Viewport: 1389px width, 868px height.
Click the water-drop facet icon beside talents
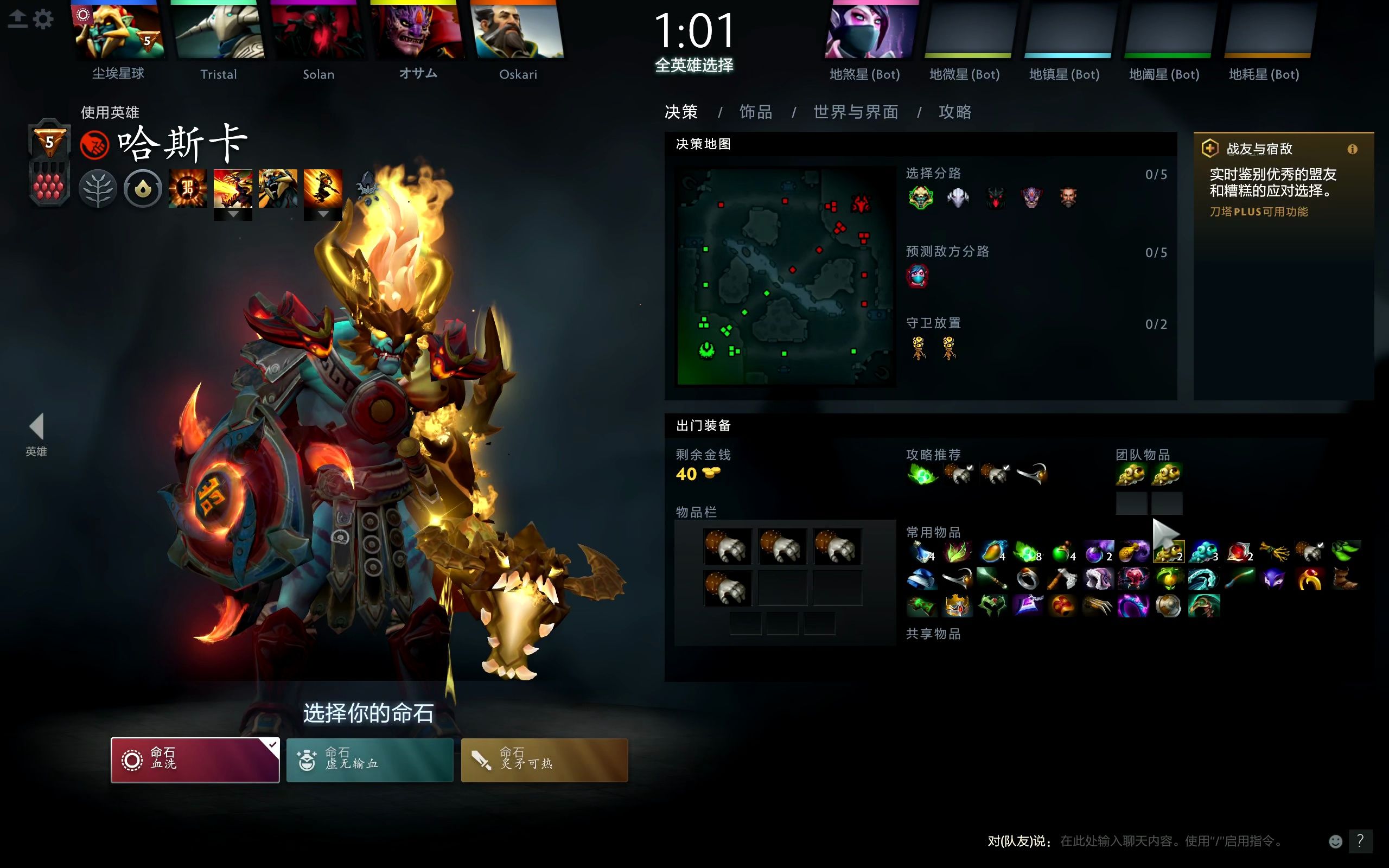pos(142,188)
